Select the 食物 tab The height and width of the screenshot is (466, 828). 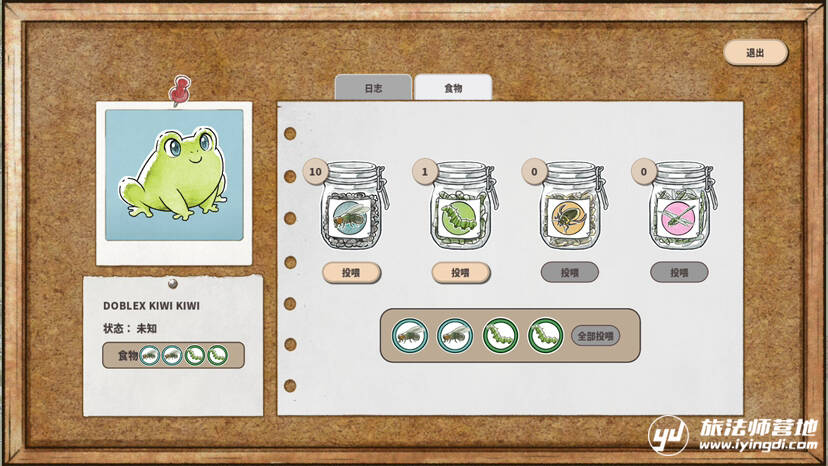coord(453,88)
